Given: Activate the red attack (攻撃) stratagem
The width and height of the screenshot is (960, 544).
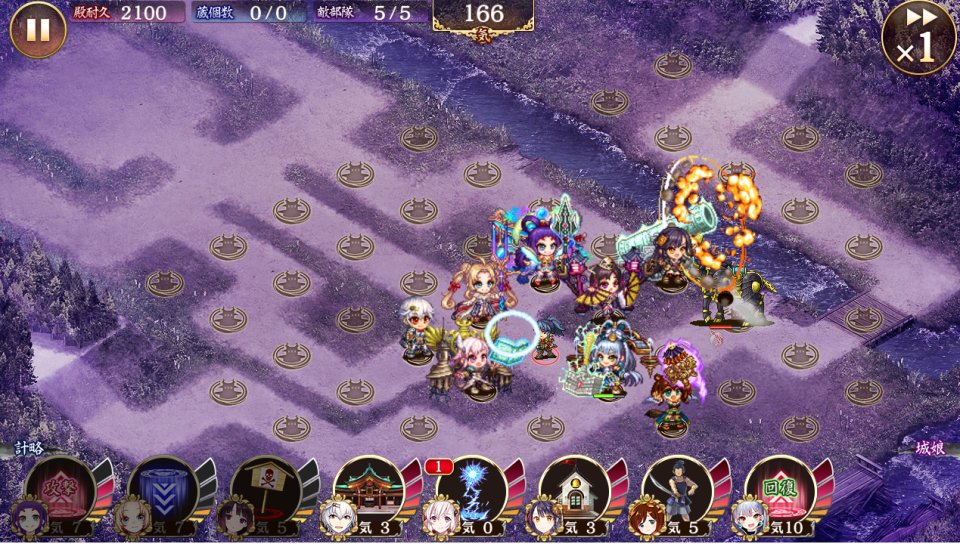Looking at the screenshot, I should point(60,489).
